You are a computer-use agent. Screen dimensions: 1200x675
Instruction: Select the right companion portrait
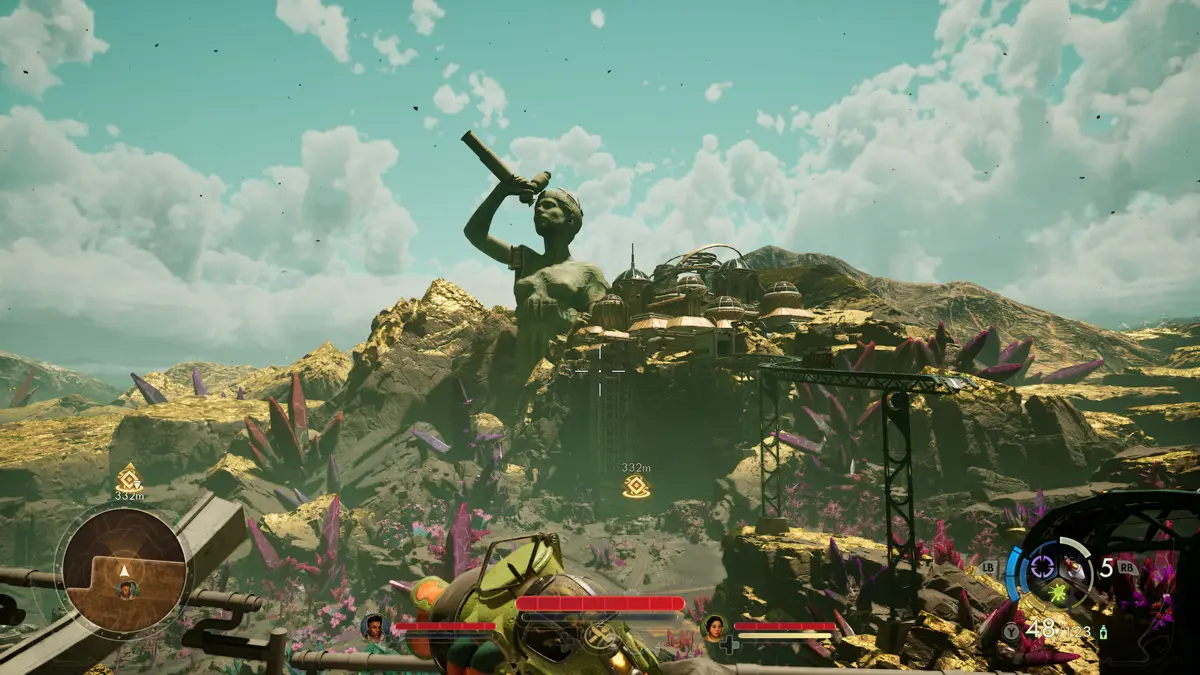[715, 627]
